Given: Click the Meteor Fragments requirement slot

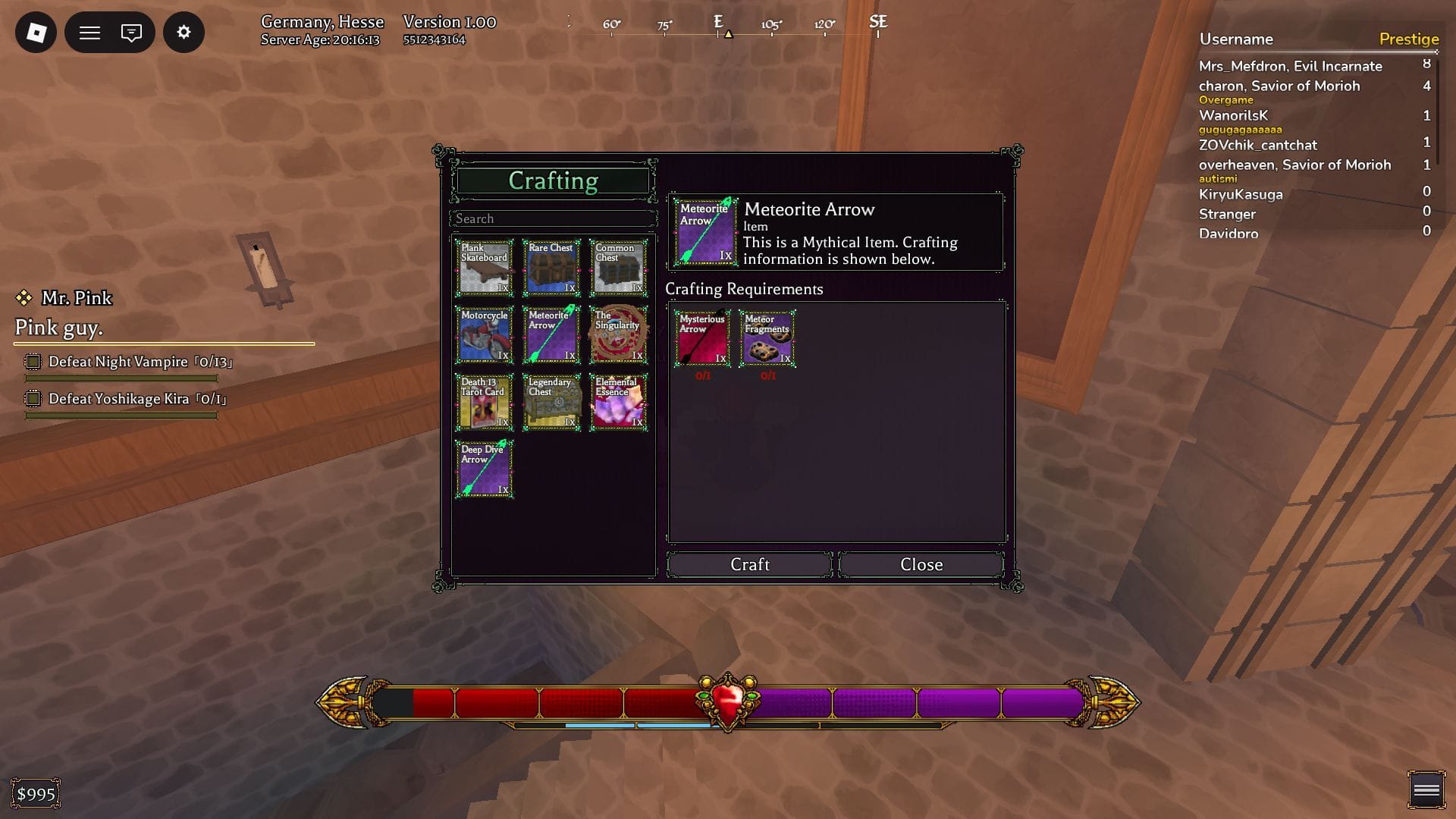Looking at the screenshot, I should pos(767,338).
